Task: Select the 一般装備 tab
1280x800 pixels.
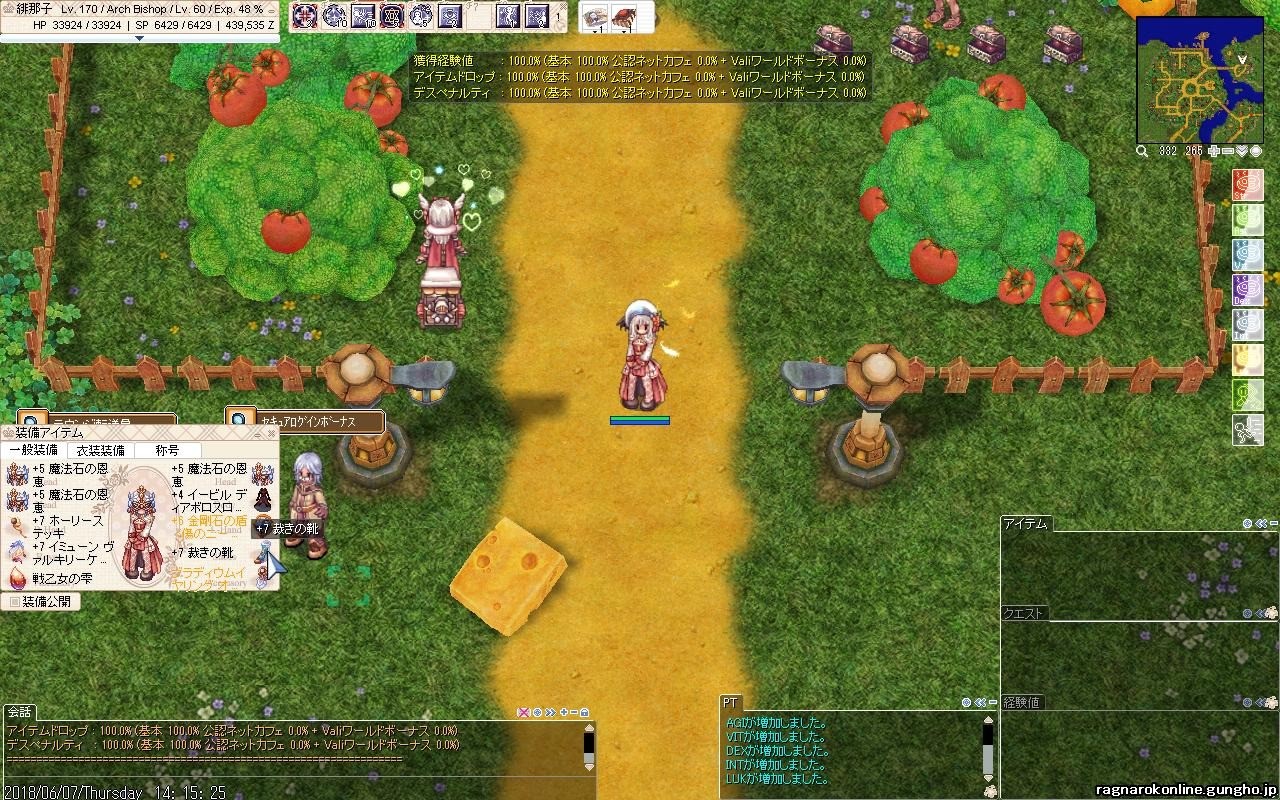Action: [x=34, y=451]
